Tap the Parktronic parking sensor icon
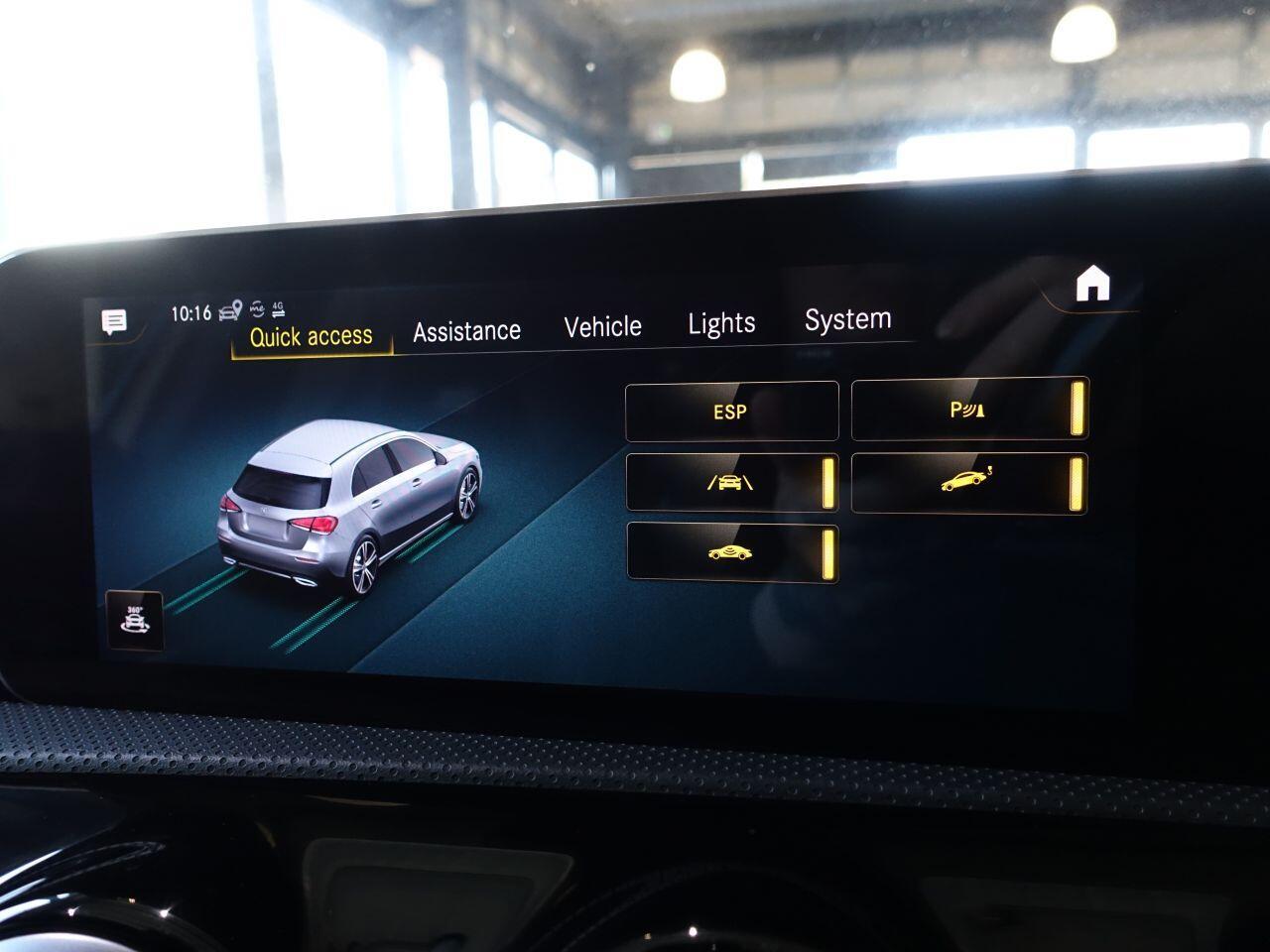1270x952 pixels. [966, 409]
